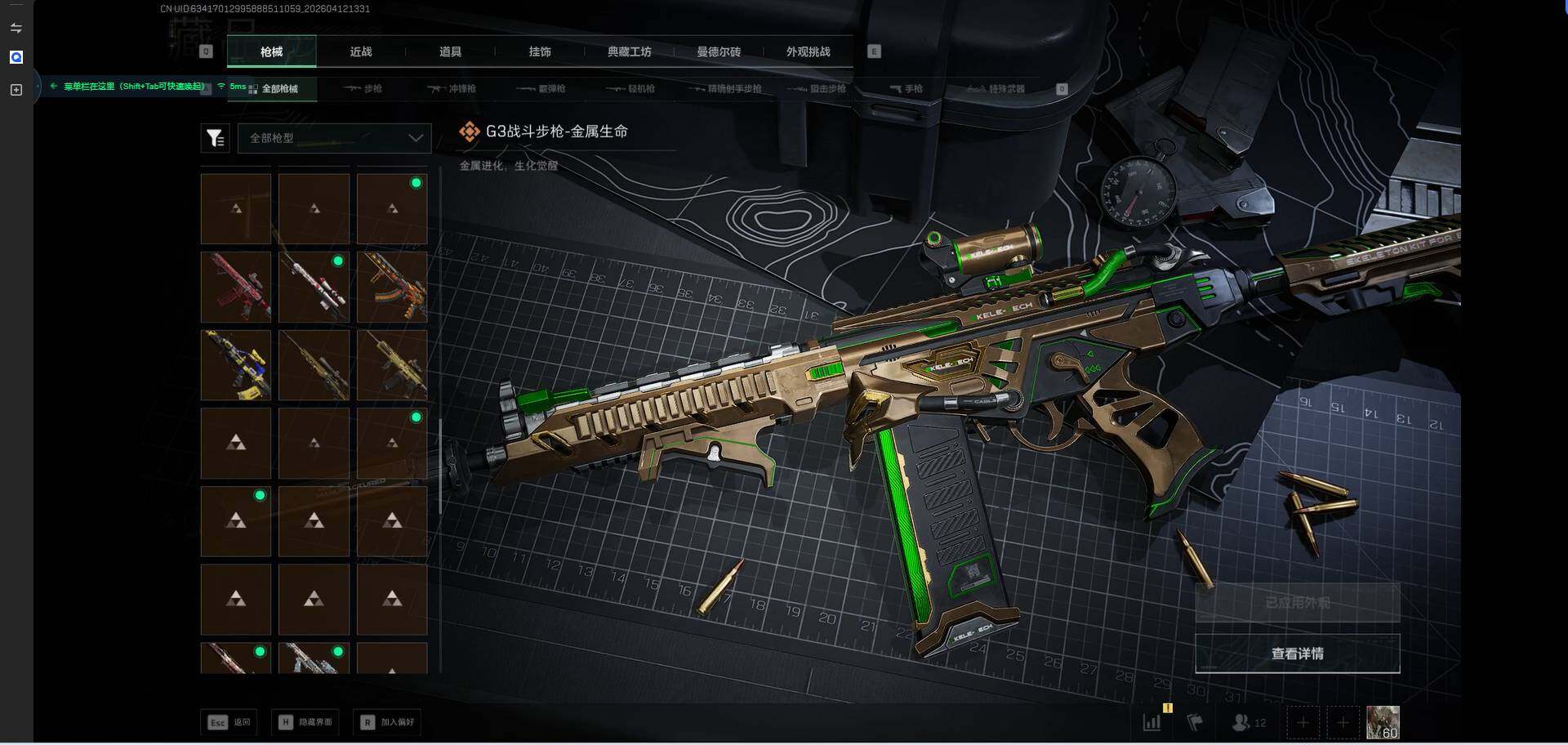Filter weapons by 冲锋枪 submachine guns
The height and width of the screenshot is (745, 1568).
pos(452,88)
